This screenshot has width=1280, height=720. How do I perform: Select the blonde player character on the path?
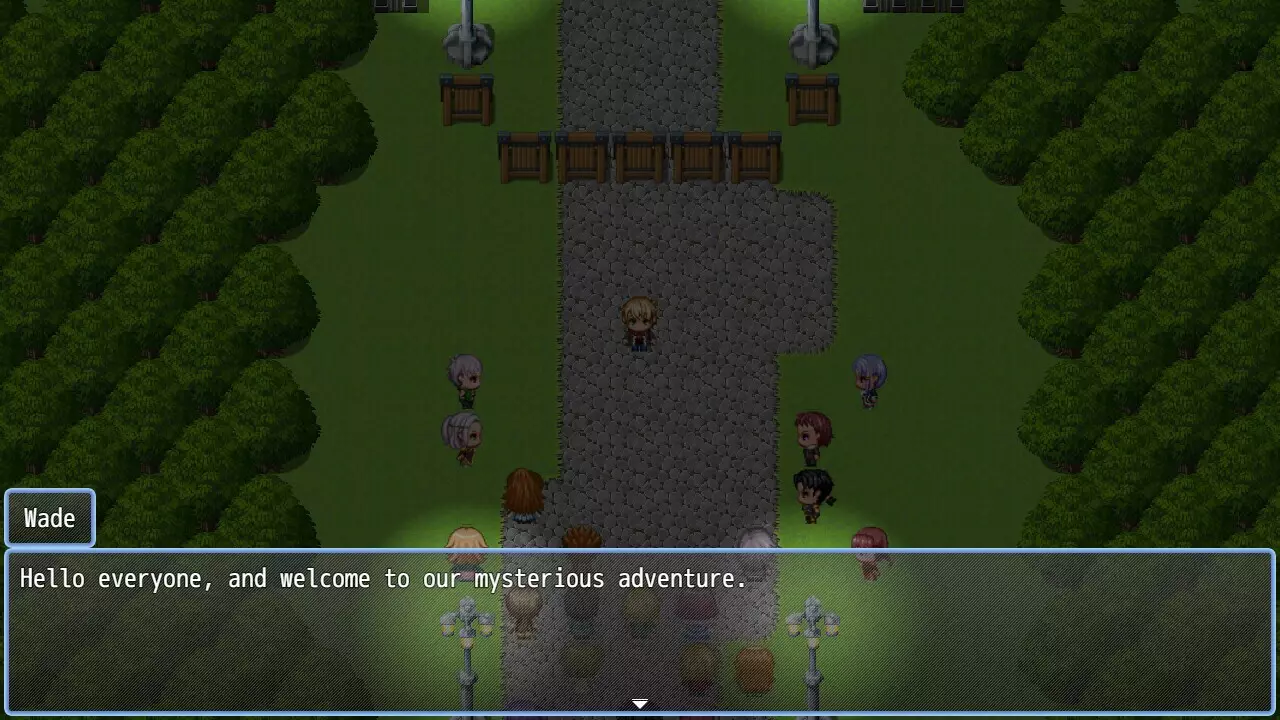[x=638, y=322]
